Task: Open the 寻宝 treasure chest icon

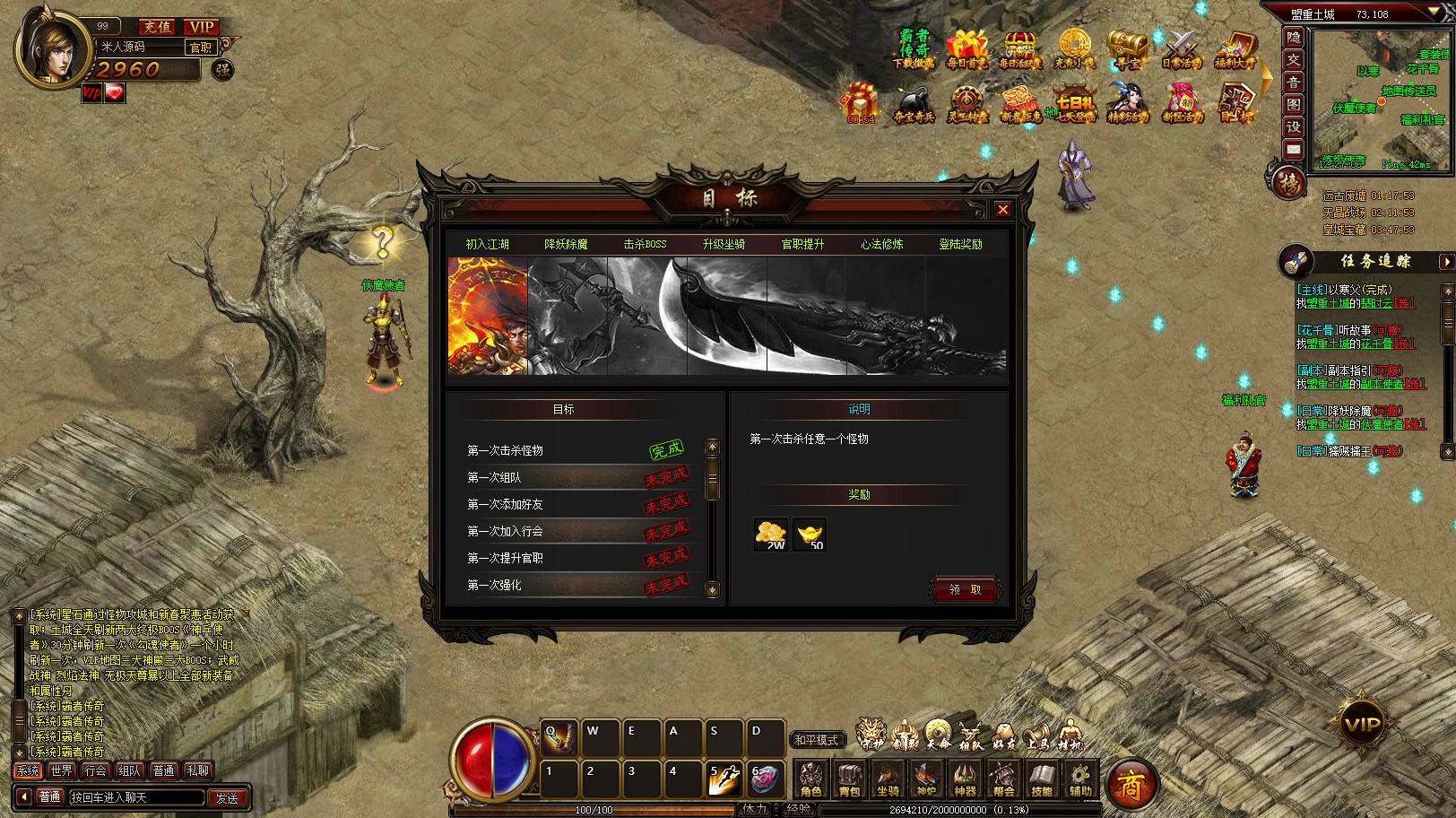Action: pyautogui.click(x=1127, y=49)
